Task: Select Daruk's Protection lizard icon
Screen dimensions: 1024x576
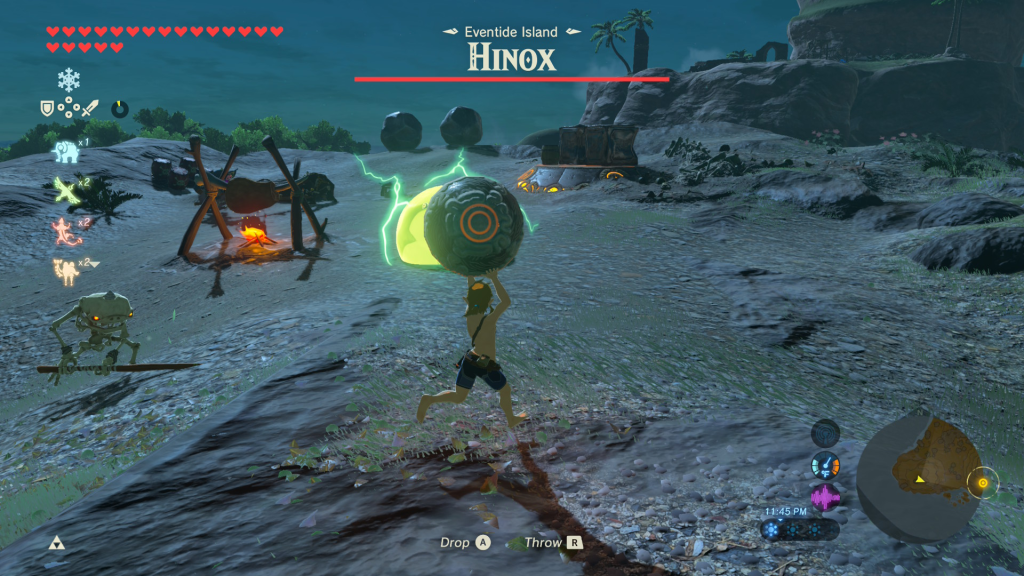Action: tap(65, 230)
